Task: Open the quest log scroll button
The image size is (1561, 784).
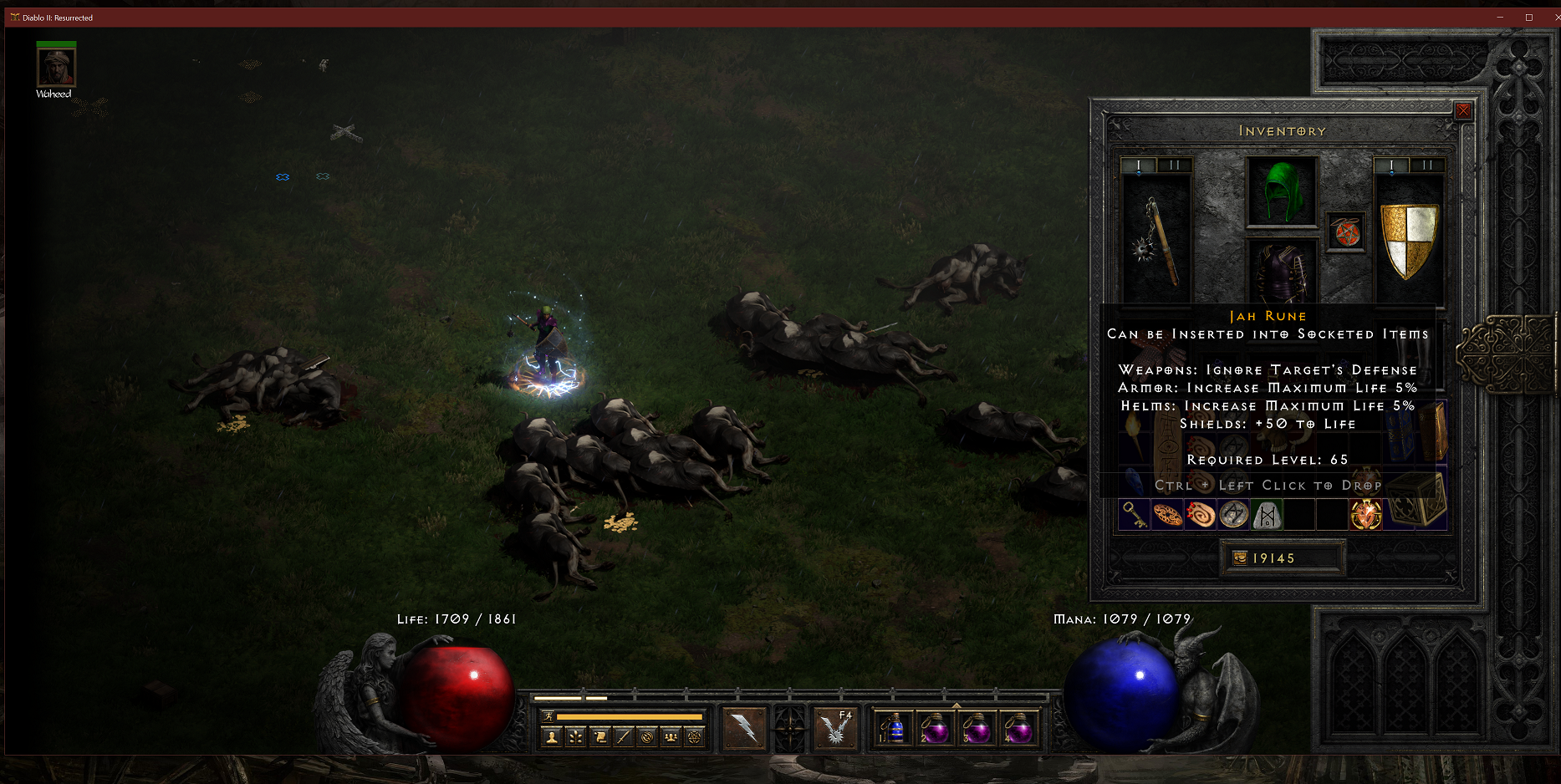Action: (x=599, y=737)
